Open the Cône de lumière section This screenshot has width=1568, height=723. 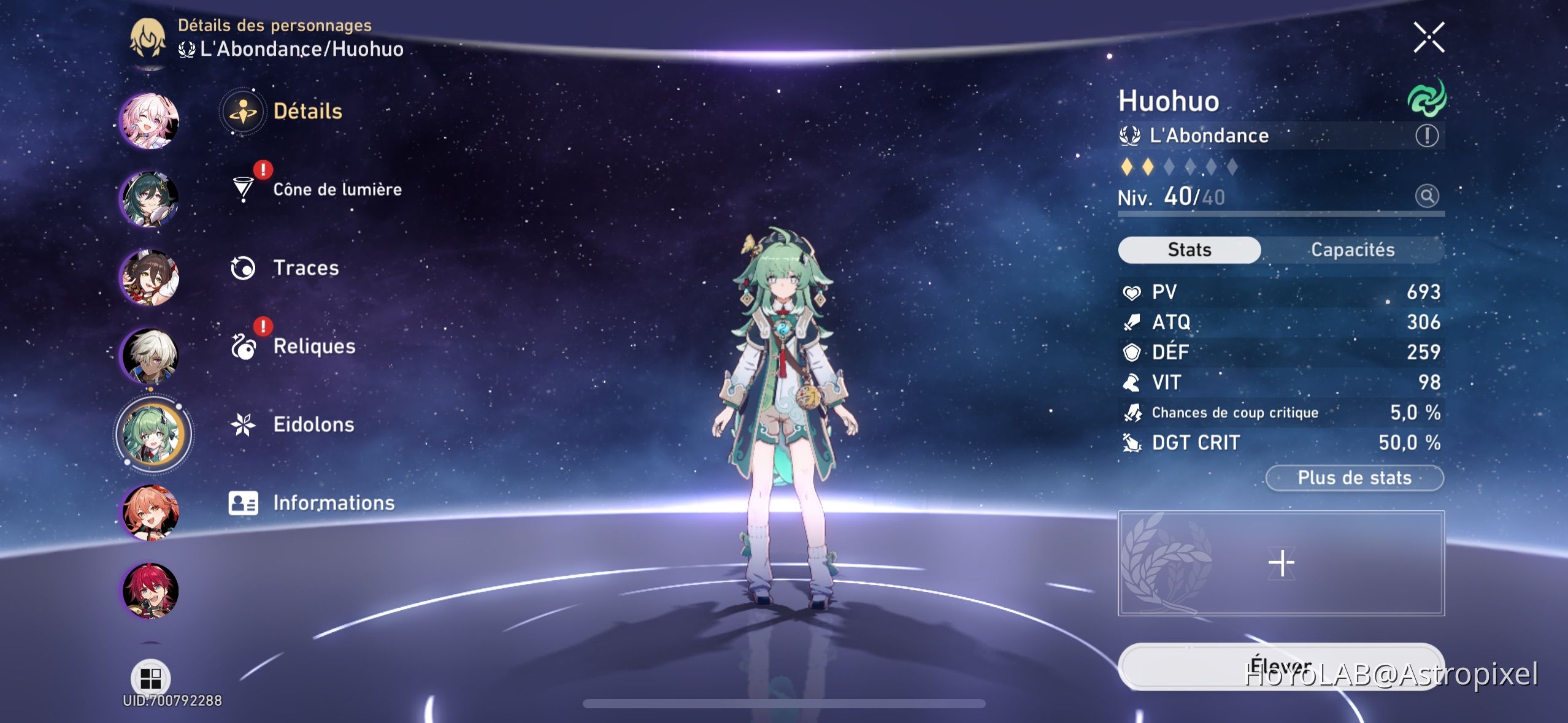[336, 189]
